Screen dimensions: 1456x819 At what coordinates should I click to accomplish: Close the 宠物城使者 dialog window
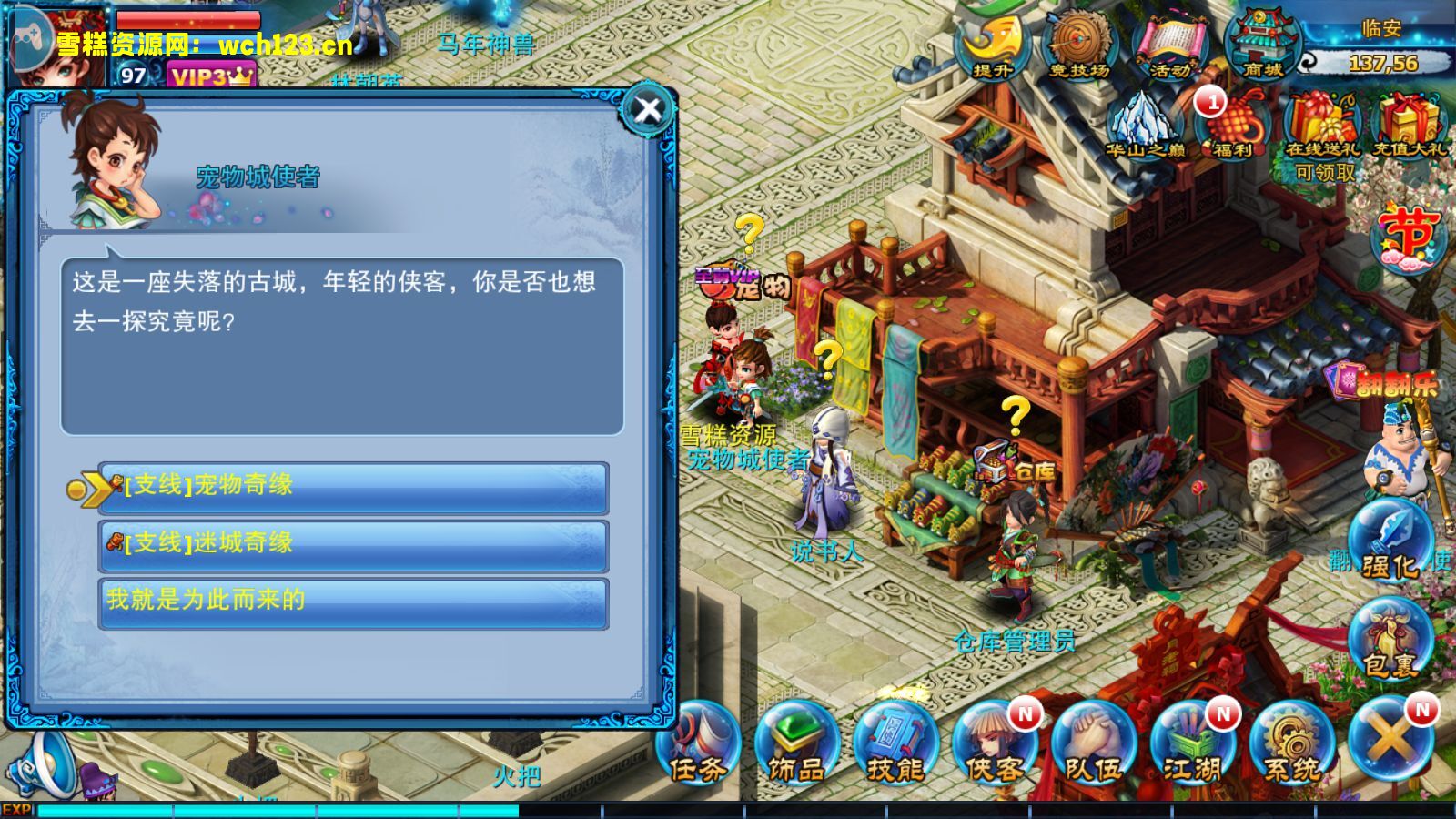pos(646,111)
